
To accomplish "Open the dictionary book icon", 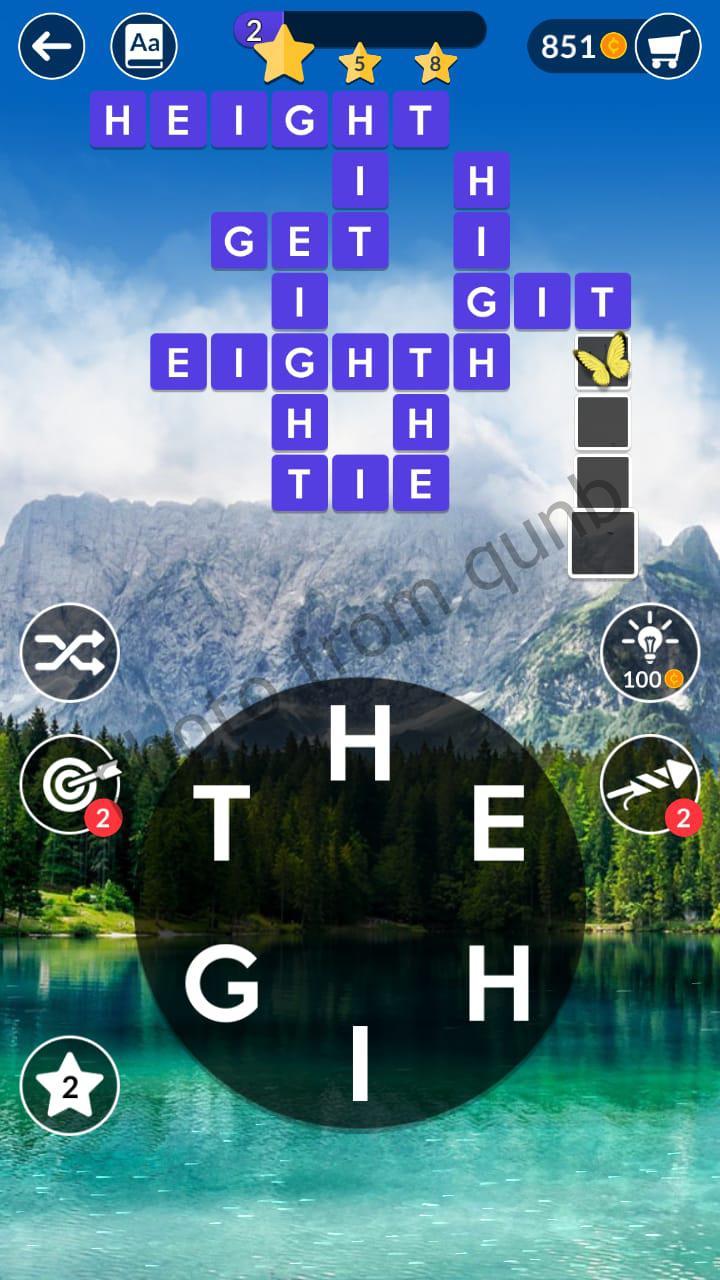I will tap(144, 46).
